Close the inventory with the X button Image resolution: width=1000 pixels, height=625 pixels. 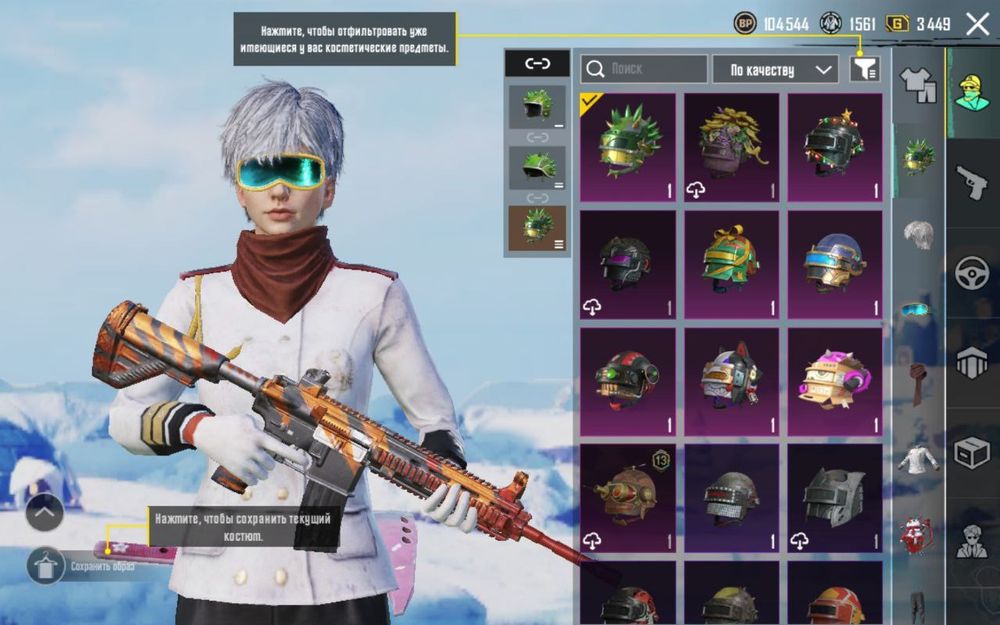coord(977,24)
